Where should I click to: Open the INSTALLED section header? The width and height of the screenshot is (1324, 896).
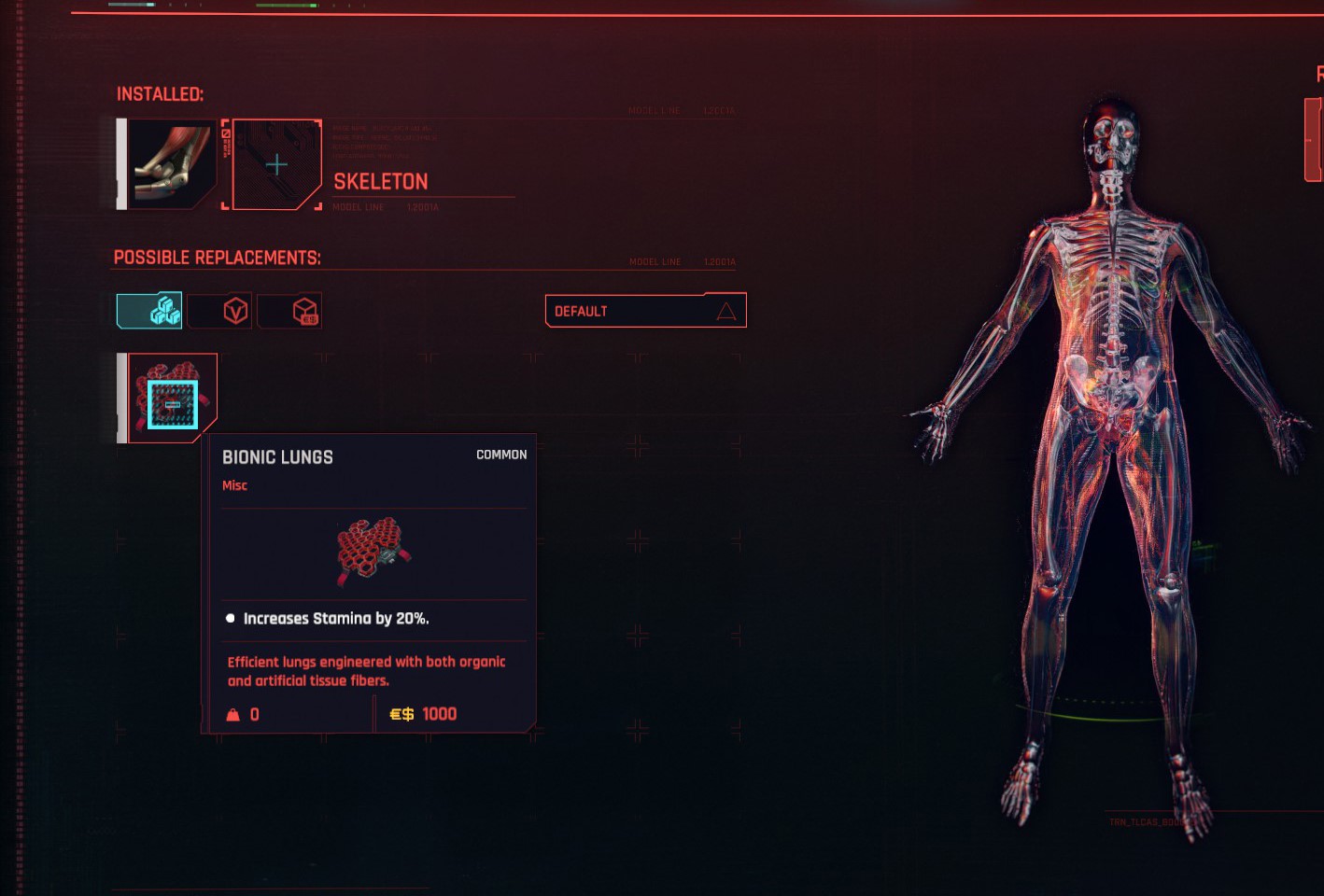point(161,93)
